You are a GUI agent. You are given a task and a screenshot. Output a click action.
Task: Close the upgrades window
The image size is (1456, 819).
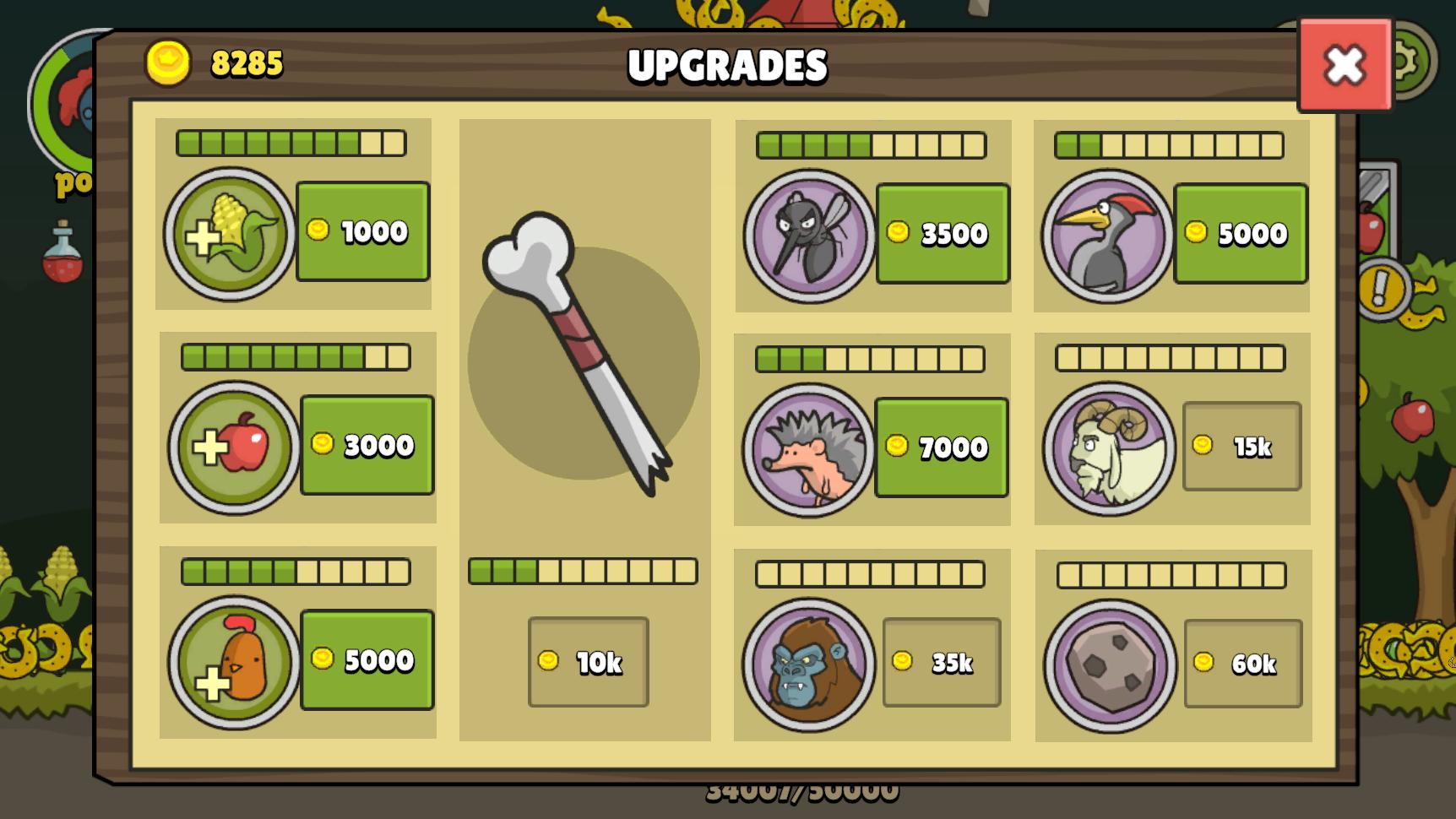pyautogui.click(x=1345, y=64)
